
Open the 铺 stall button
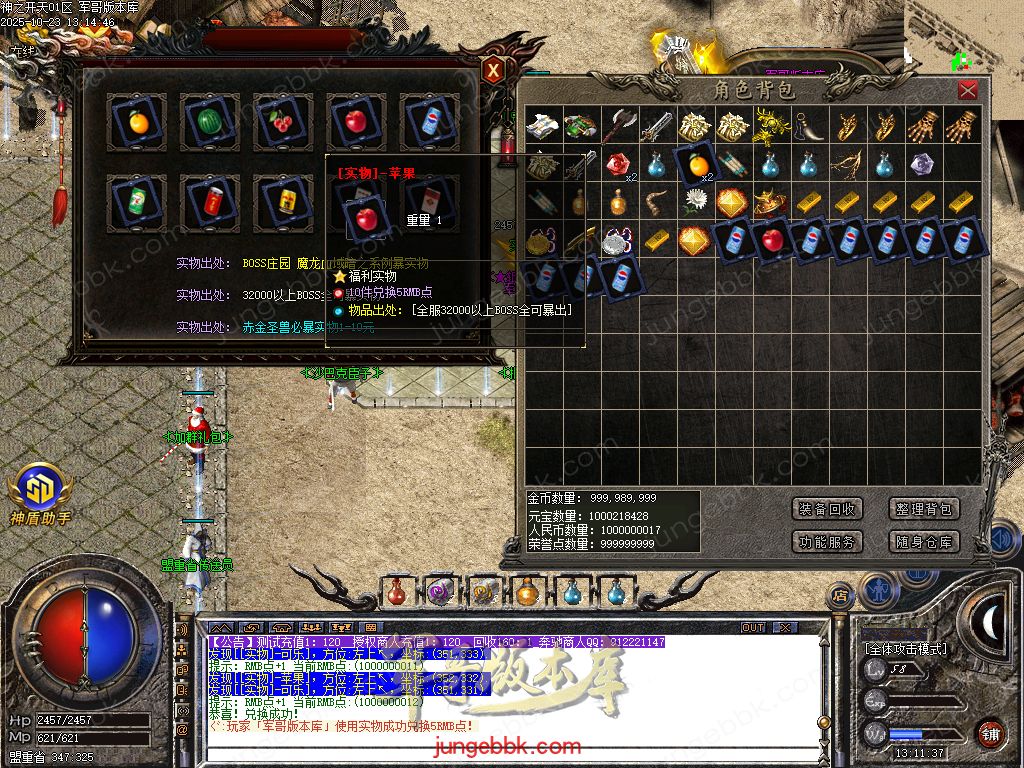pyautogui.click(x=989, y=732)
